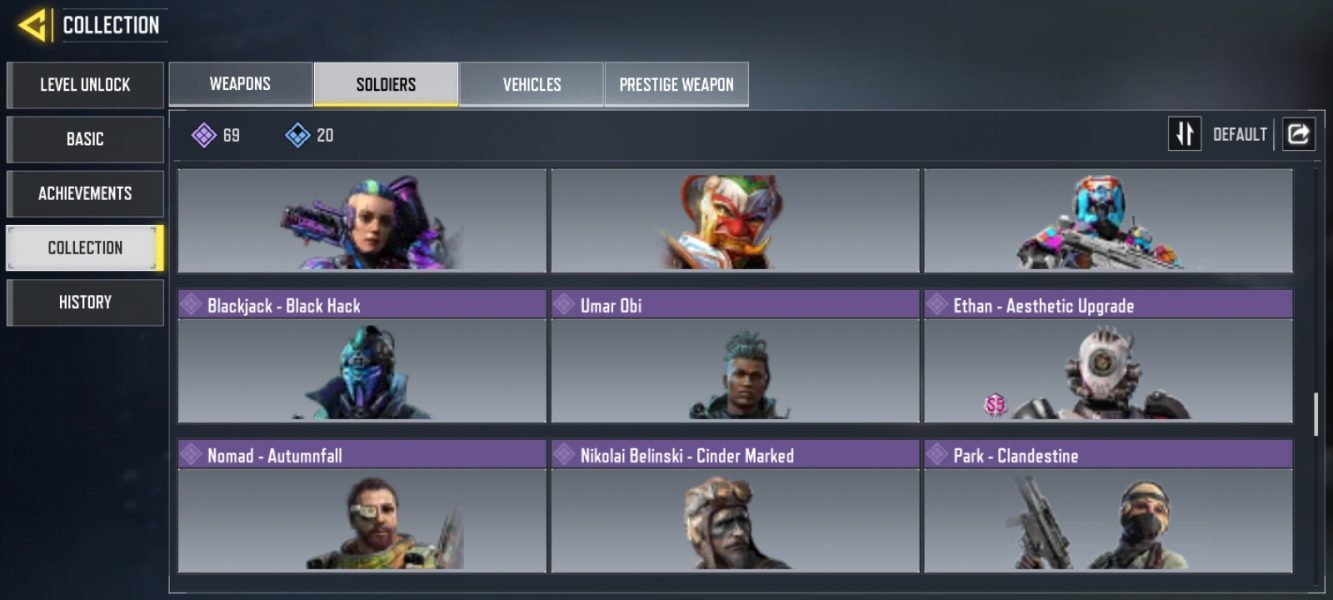
Task: Open the History section
Action: (85, 302)
